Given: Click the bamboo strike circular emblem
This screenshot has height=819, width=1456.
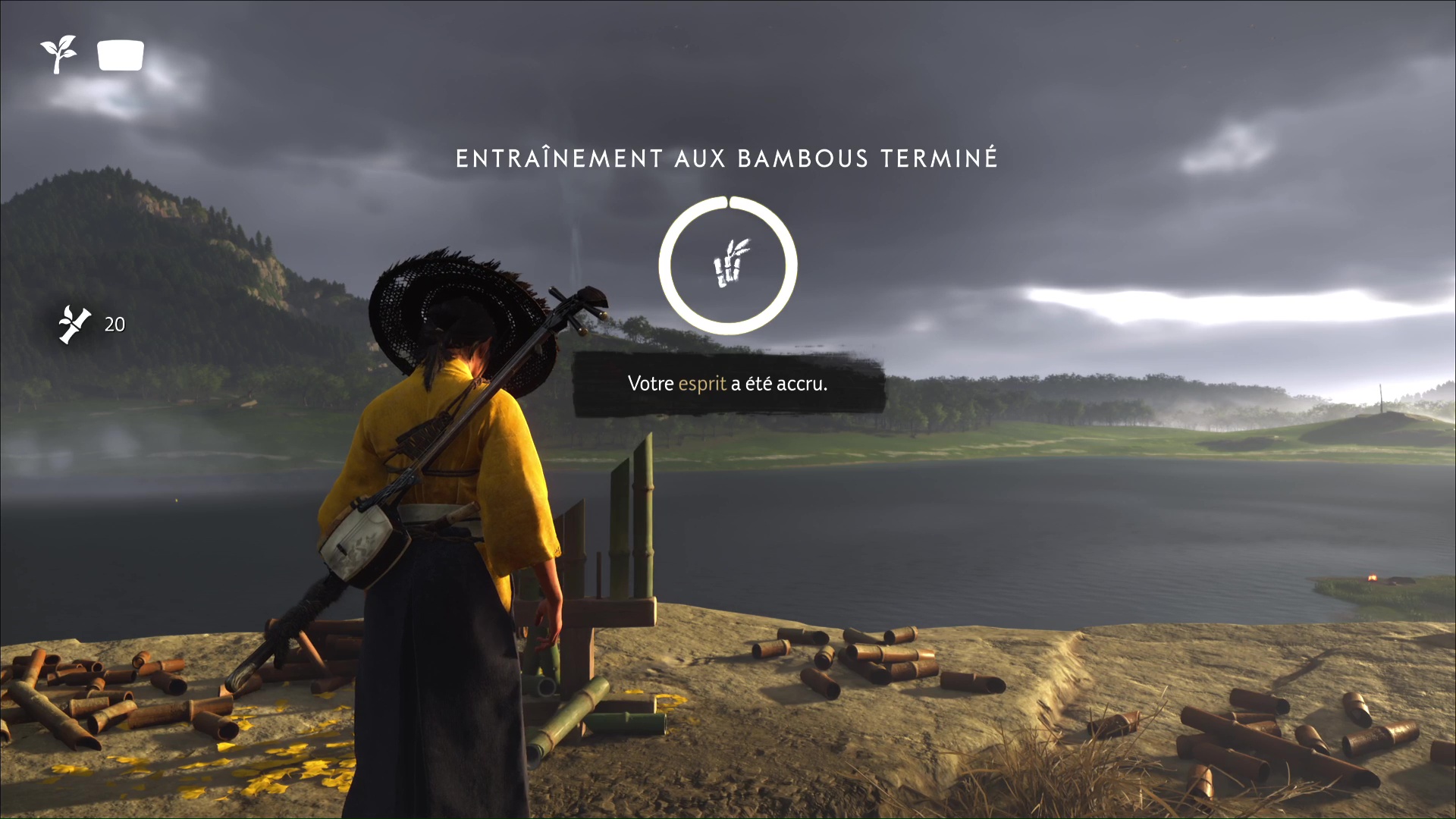Looking at the screenshot, I should 728,265.
